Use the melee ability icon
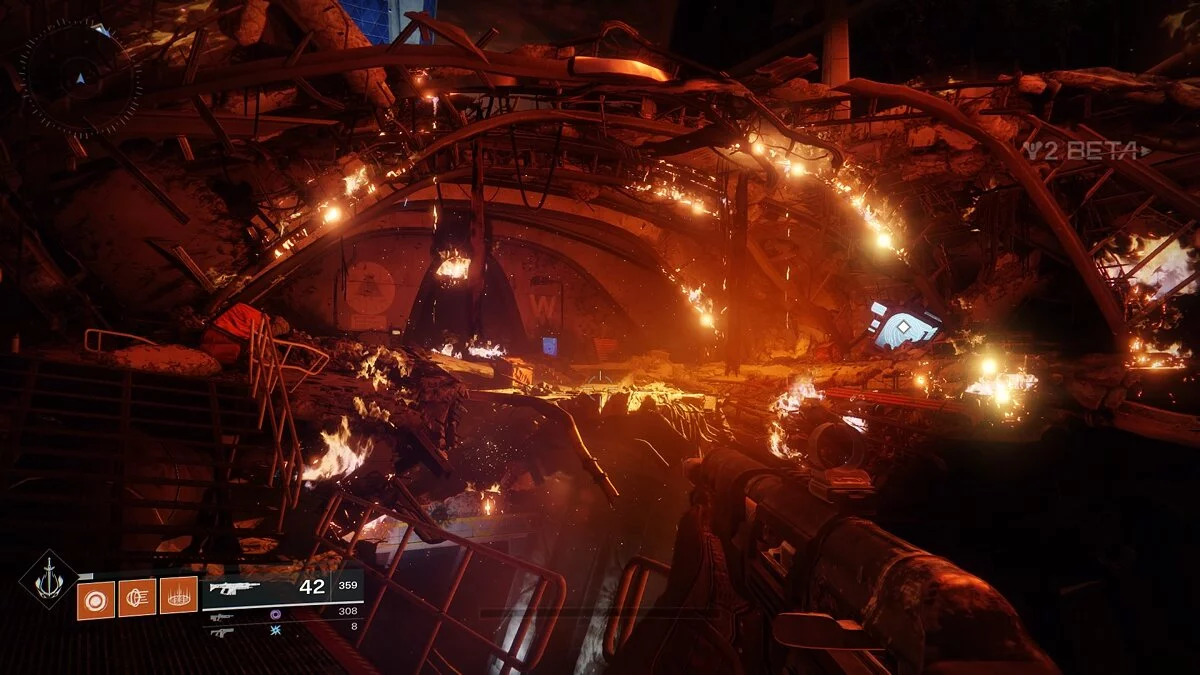Image resolution: width=1200 pixels, height=675 pixels. pos(137,598)
